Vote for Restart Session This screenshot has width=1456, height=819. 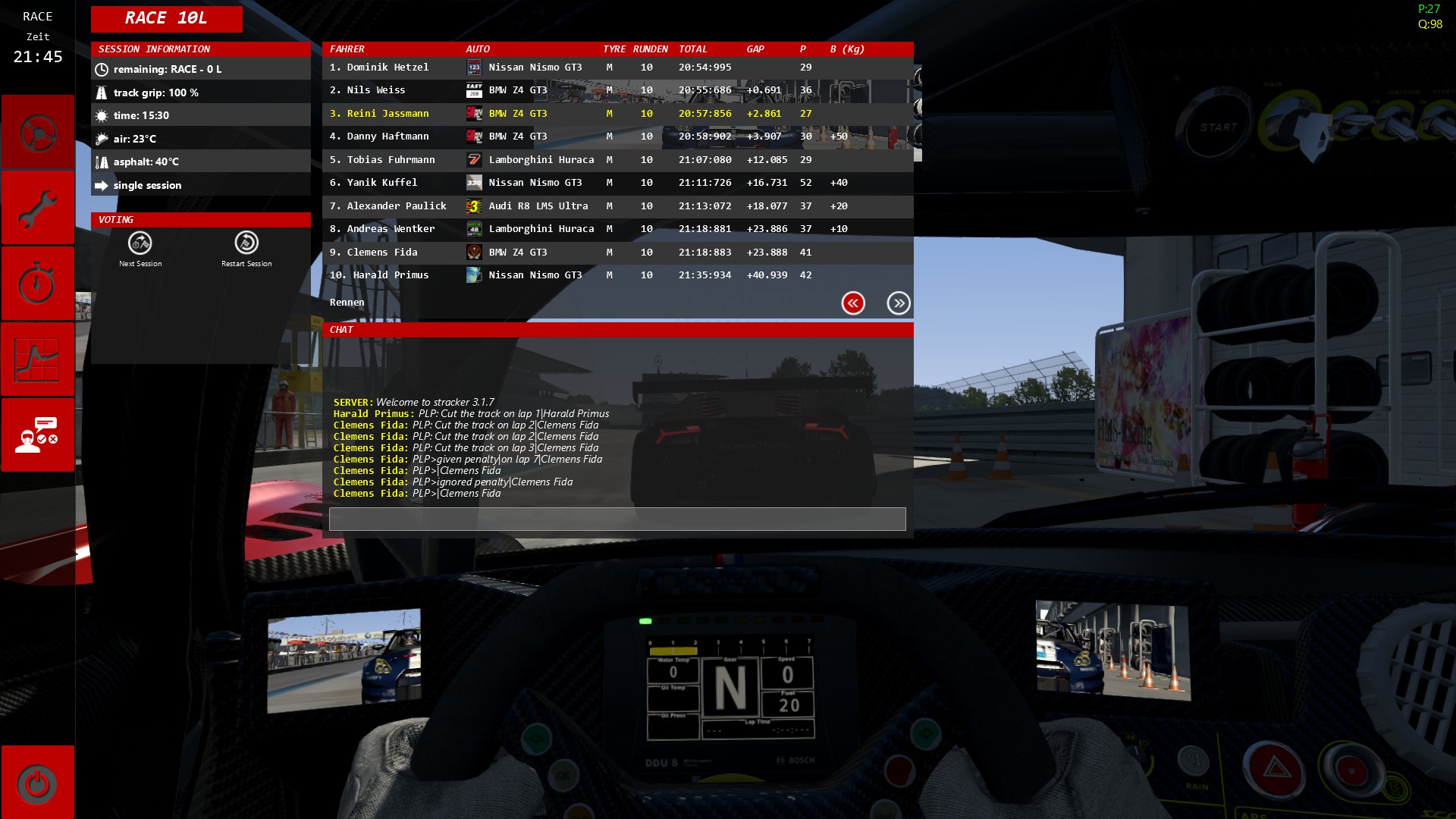[x=246, y=249]
